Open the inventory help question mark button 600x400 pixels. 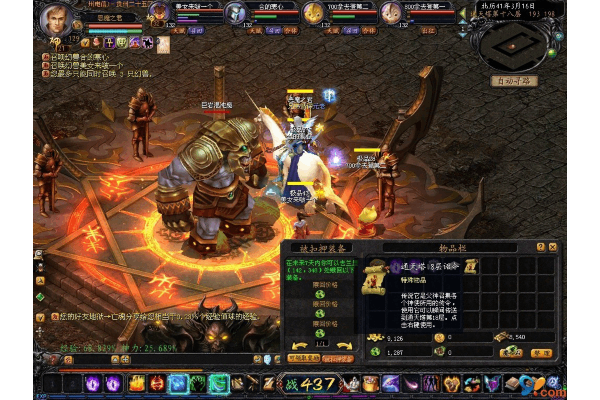click(x=540, y=247)
